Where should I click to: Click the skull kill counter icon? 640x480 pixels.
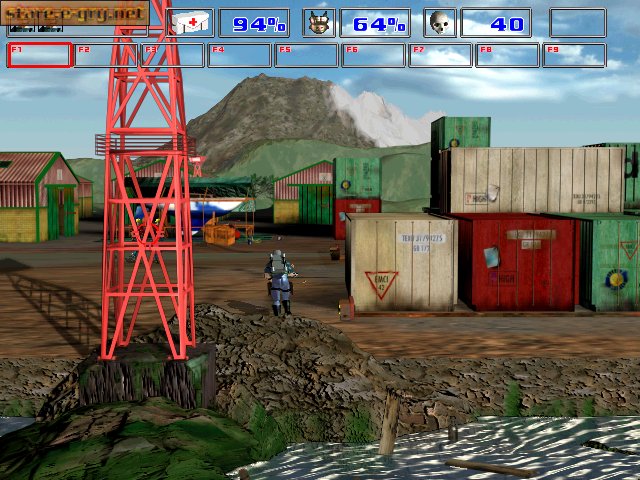click(x=440, y=23)
